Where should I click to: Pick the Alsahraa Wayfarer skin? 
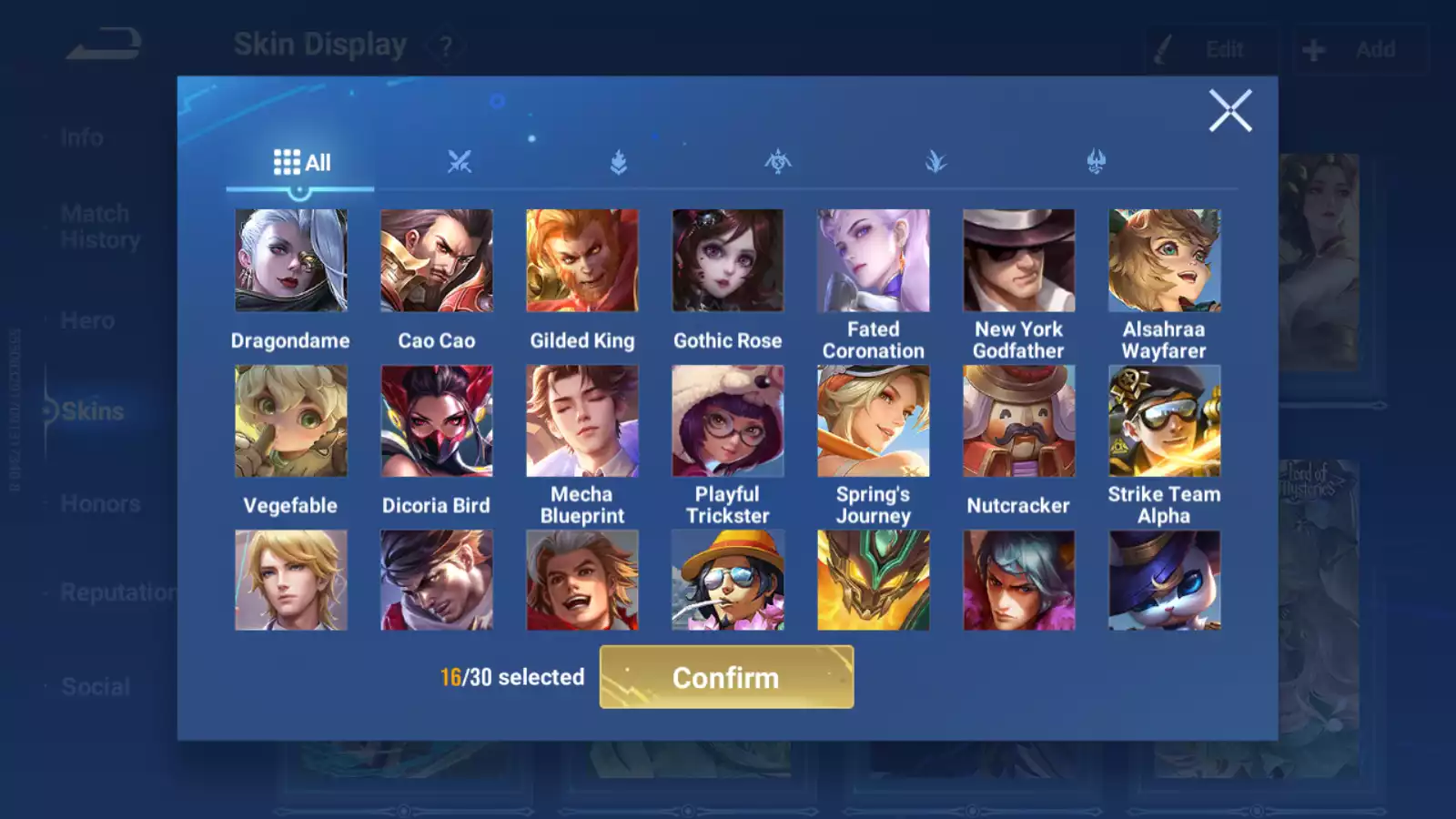1164,261
